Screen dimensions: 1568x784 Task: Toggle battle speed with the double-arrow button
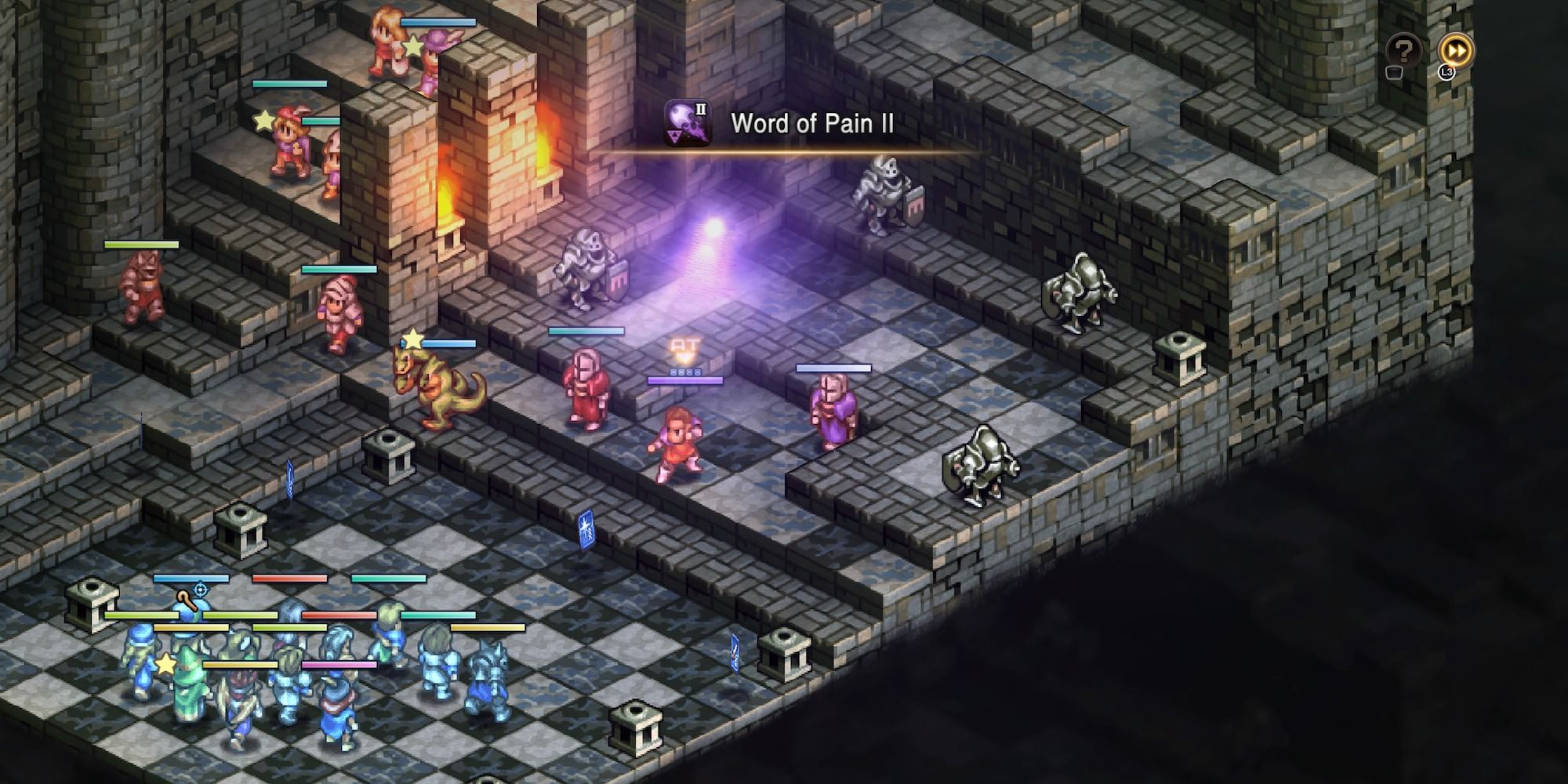[x=1454, y=49]
